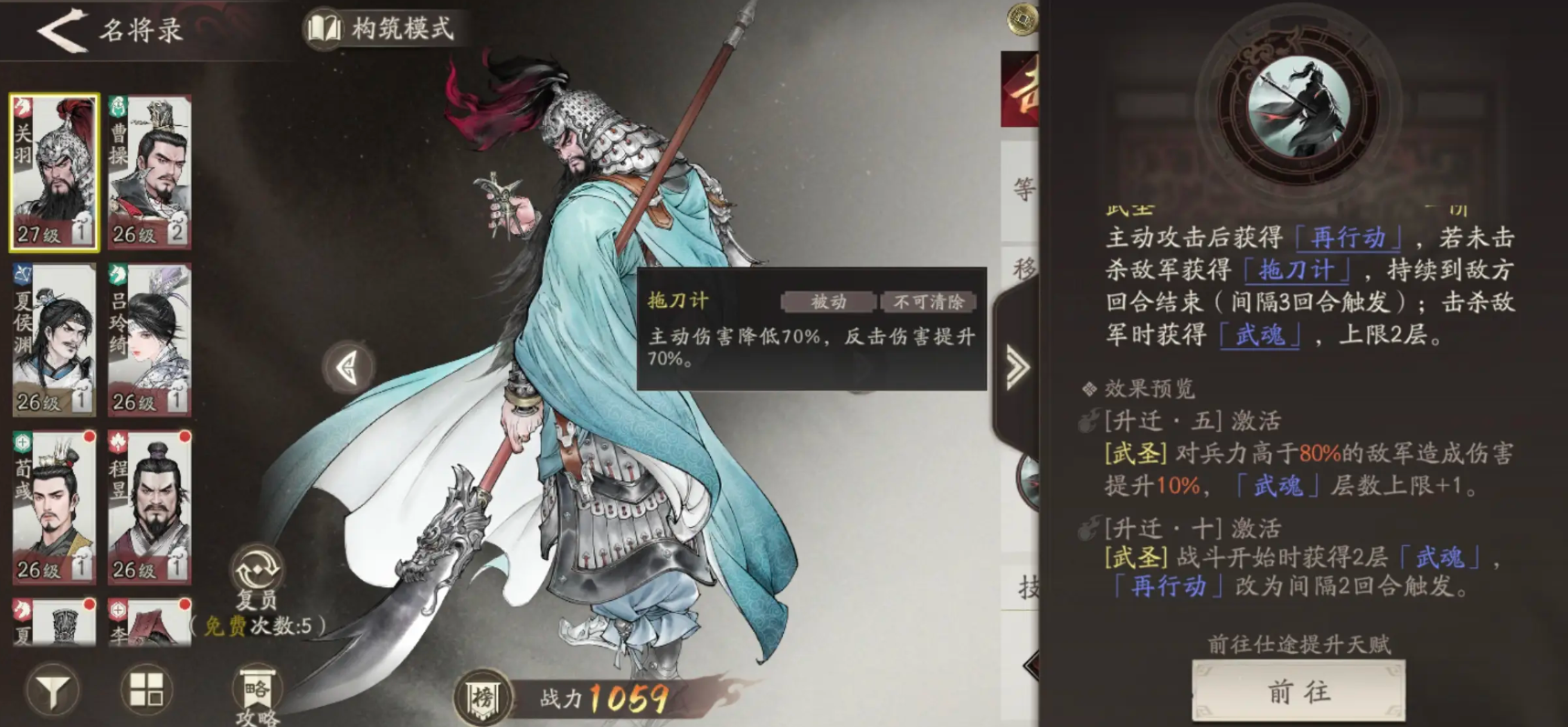Screen dimensions: 1568x727
Task: Select the 程昱 card with red dot
Action: 149,507
